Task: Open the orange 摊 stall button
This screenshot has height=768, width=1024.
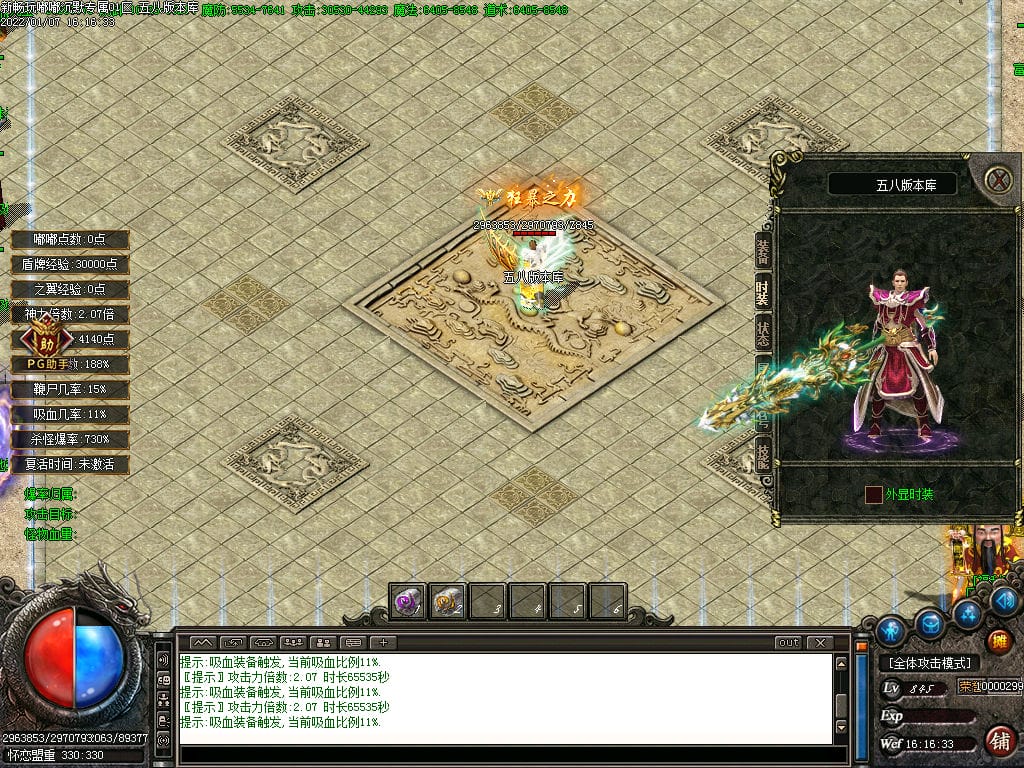Action: point(998,641)
